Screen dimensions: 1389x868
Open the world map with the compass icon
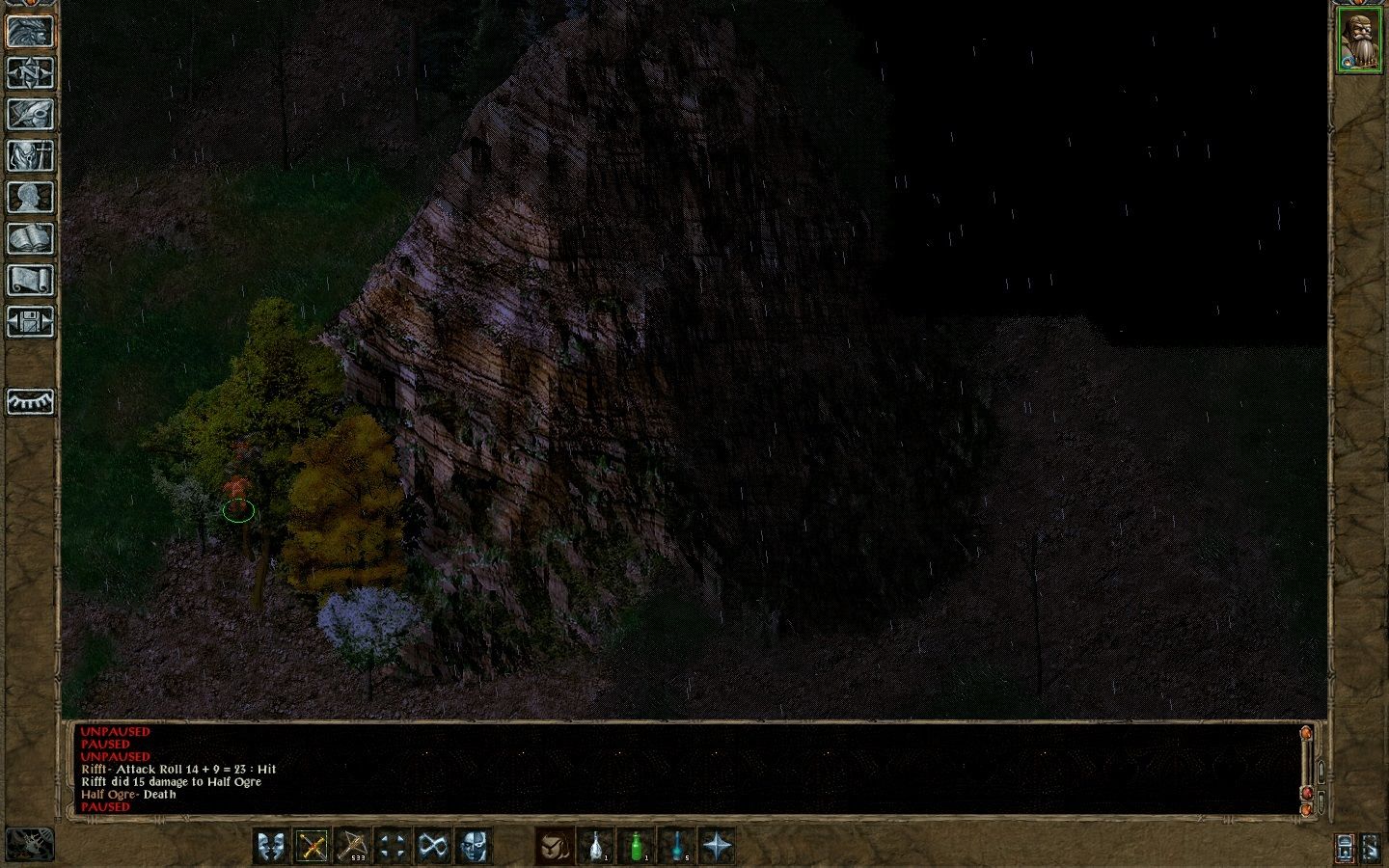click(x=32, y=72)
